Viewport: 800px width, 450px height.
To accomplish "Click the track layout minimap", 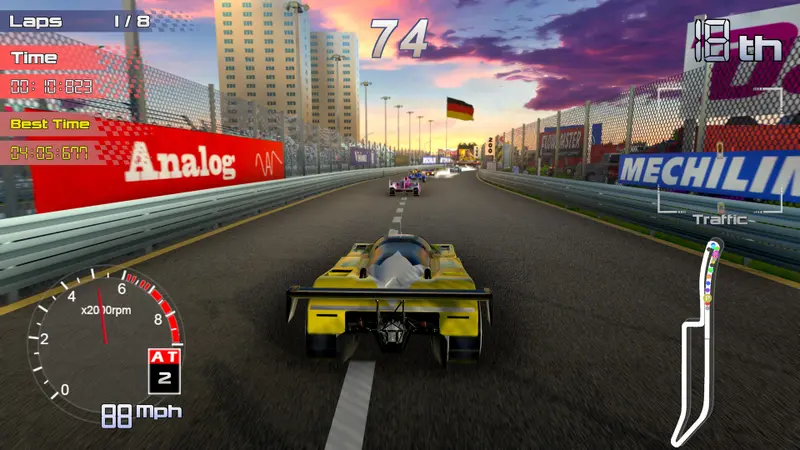I will [700, 340].
